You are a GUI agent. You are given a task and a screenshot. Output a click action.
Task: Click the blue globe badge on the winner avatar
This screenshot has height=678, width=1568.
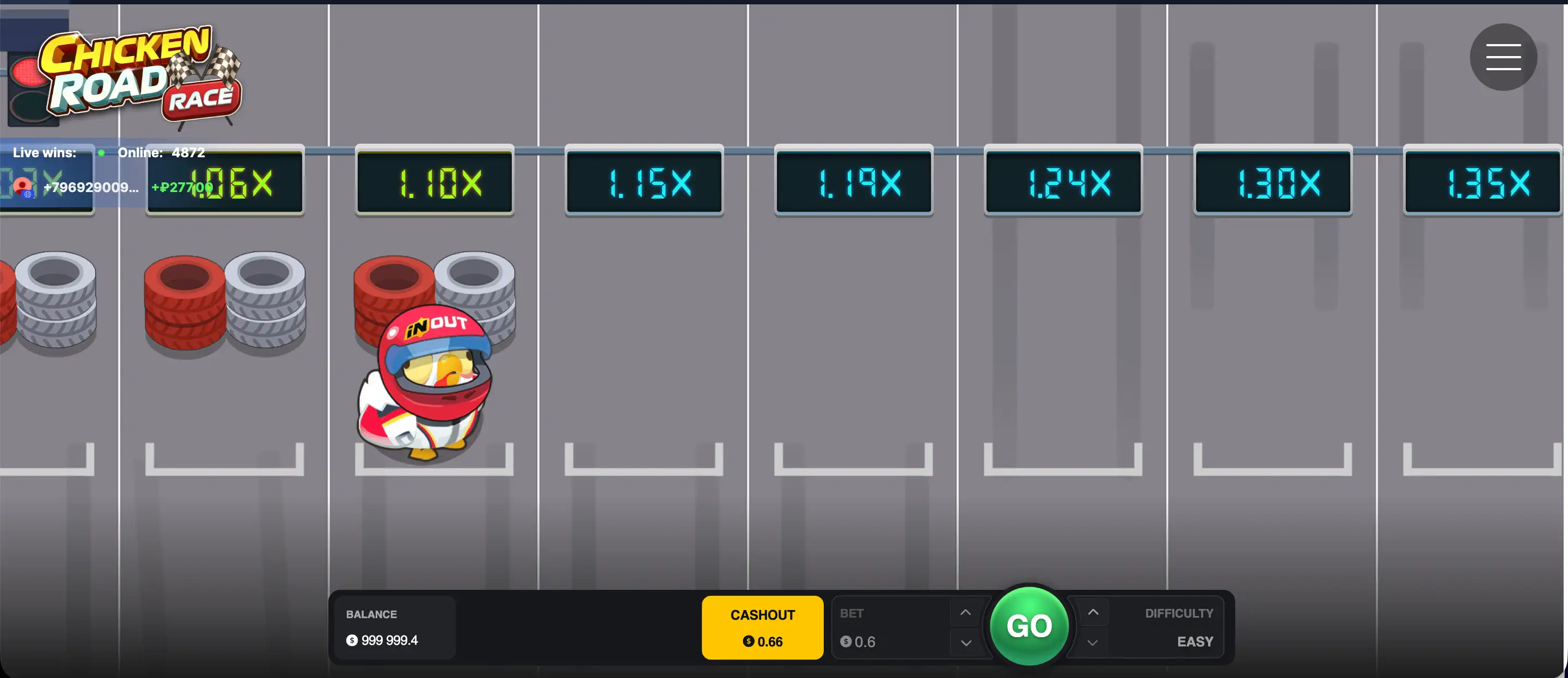[28, 195]
